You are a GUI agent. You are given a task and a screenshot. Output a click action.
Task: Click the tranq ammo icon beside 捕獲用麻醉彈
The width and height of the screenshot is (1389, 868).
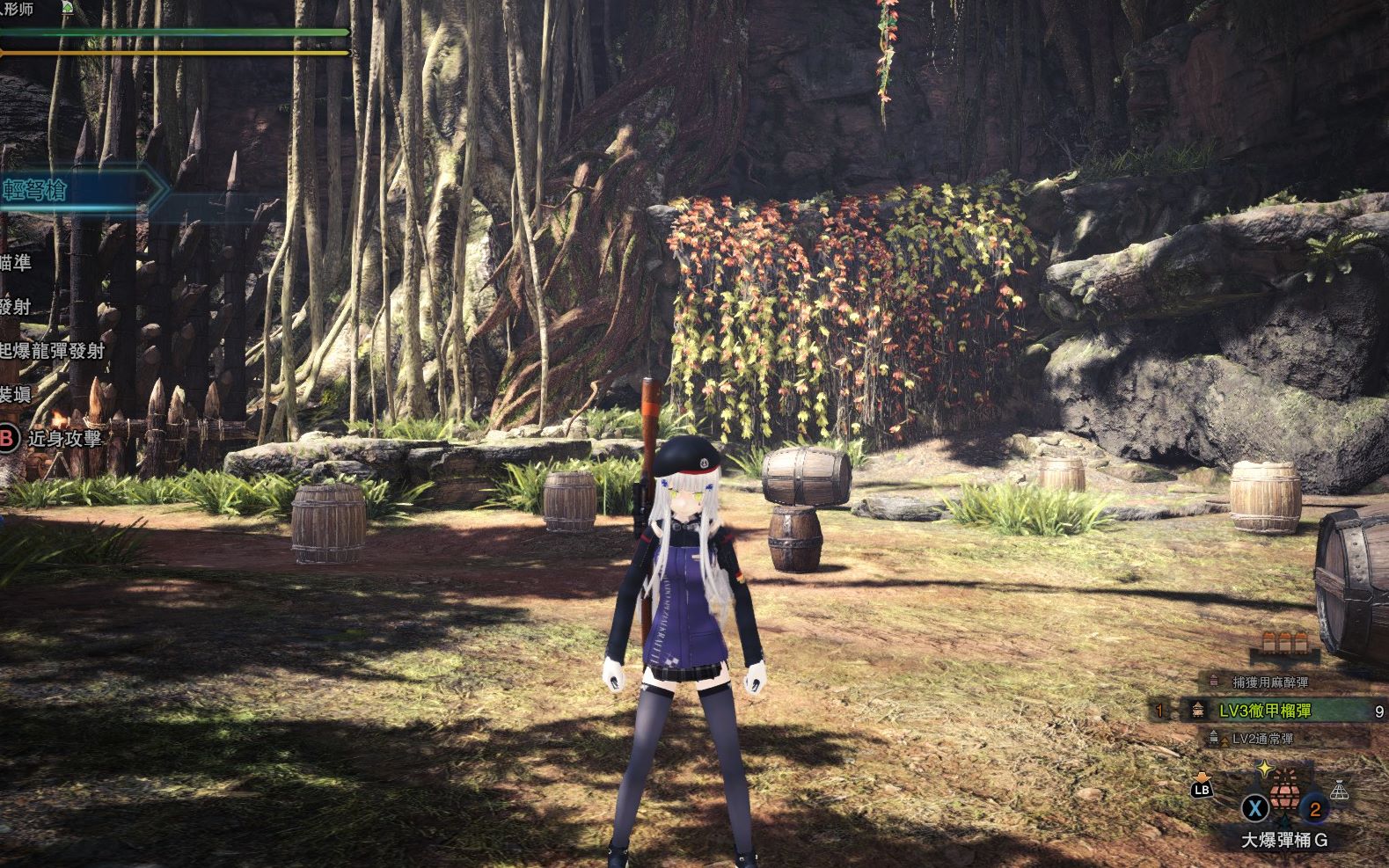point(1214,680)
